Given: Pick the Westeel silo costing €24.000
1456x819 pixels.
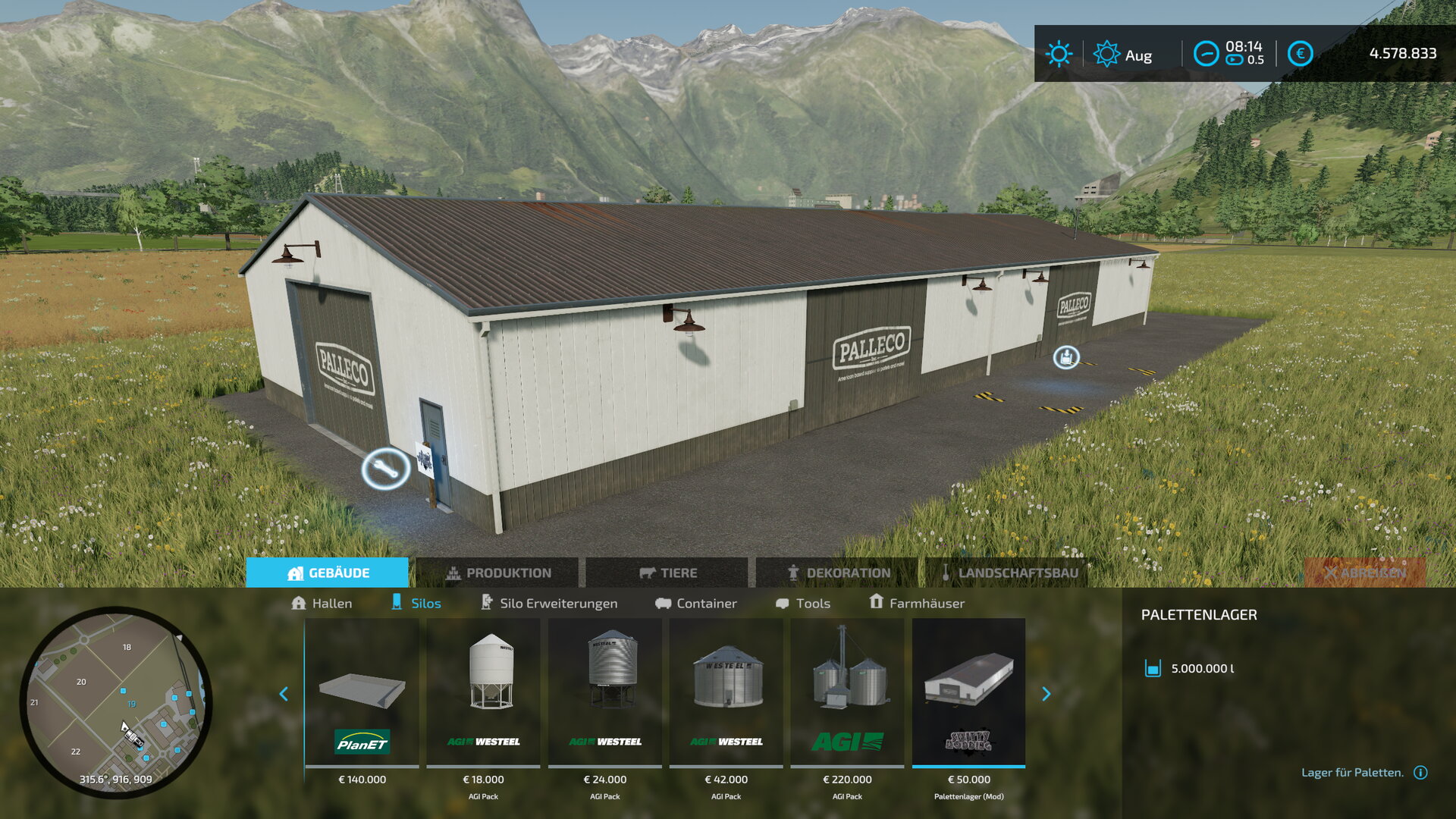Looking at the screenshot, I should click(x=605, y=694).
